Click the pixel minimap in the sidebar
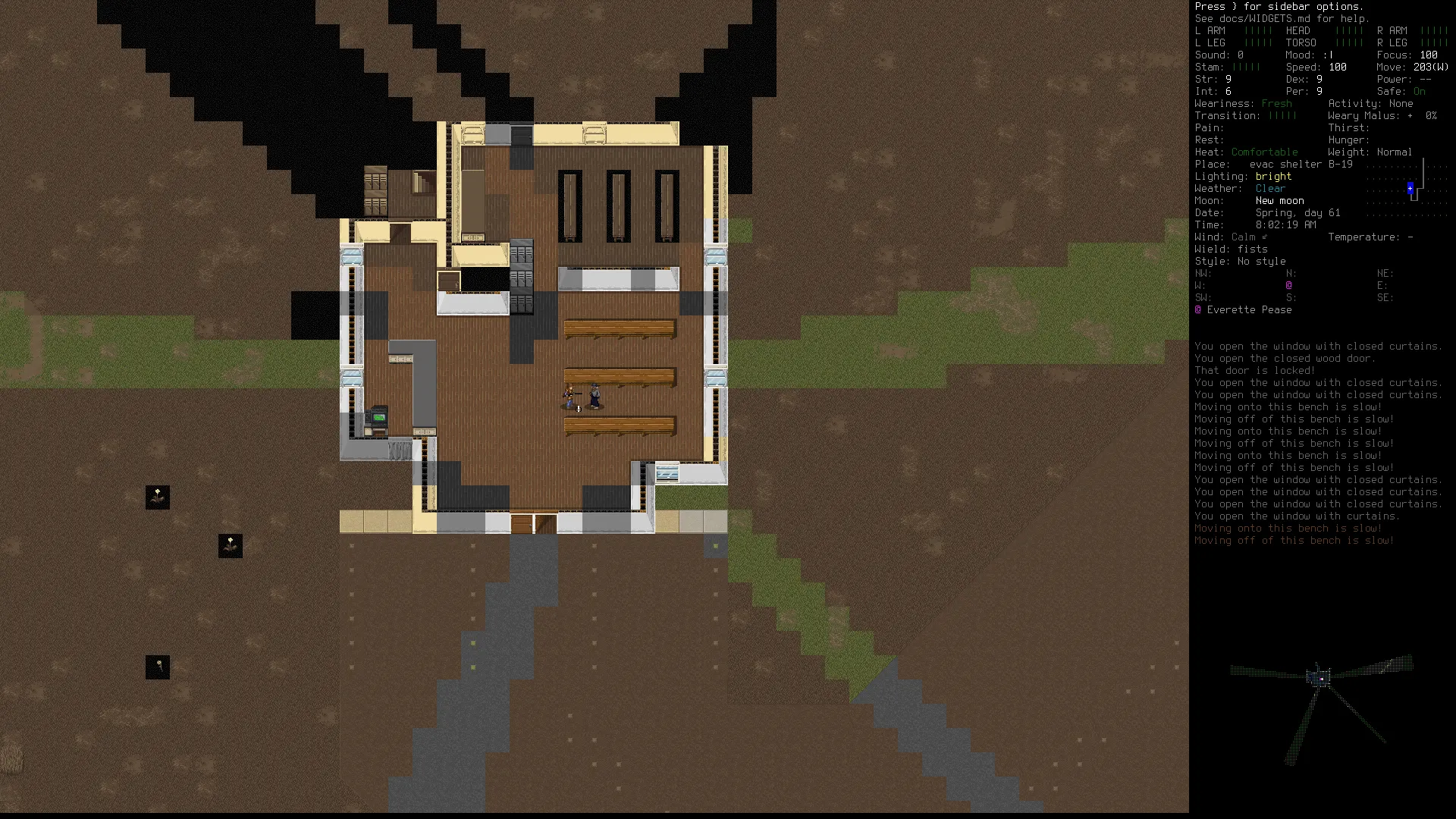The width and height of the screenshot is (1456, 819). (x=1321, y=708)
